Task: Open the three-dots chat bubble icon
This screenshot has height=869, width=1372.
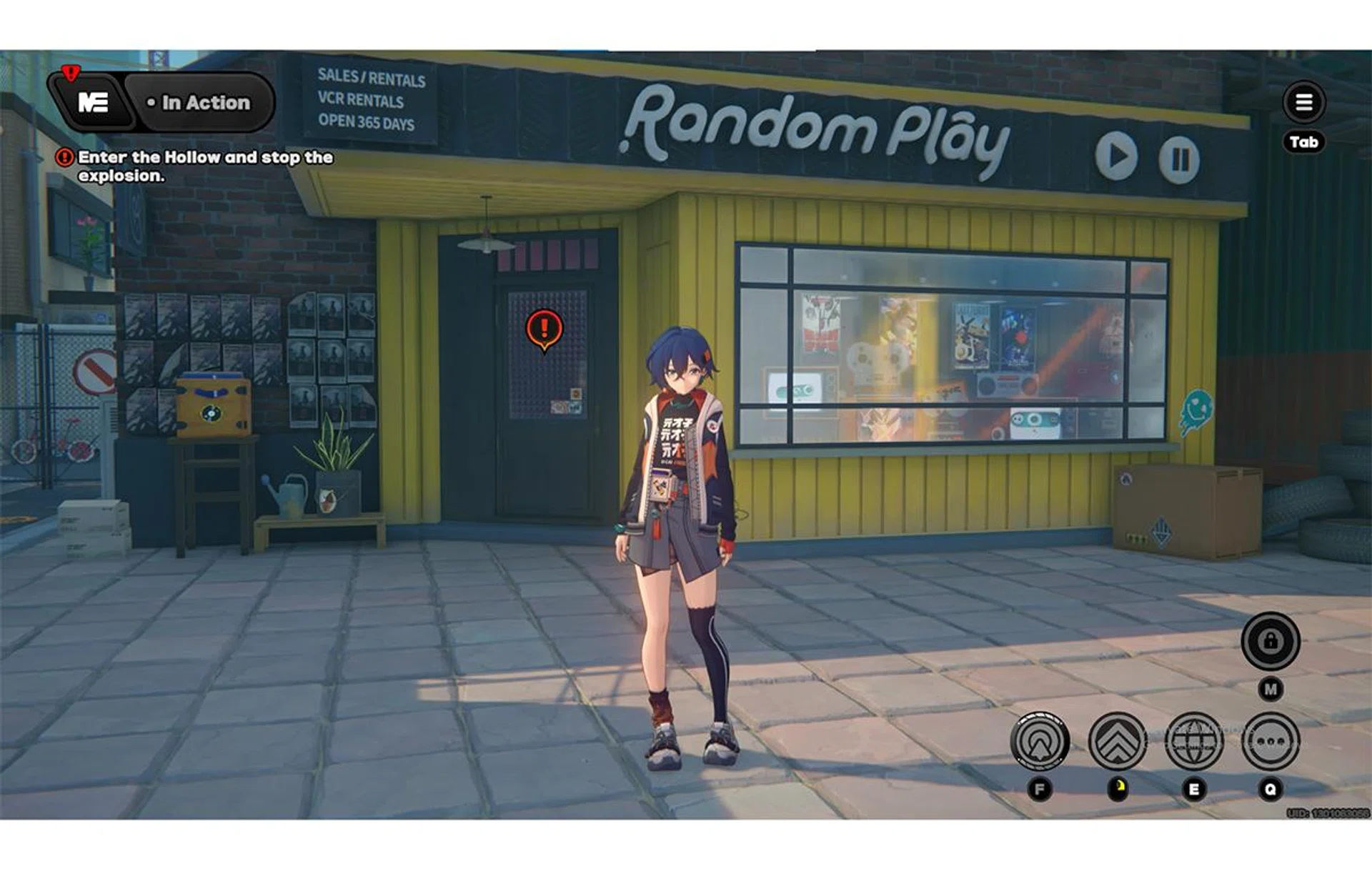Action: [x=1270, y=742]
